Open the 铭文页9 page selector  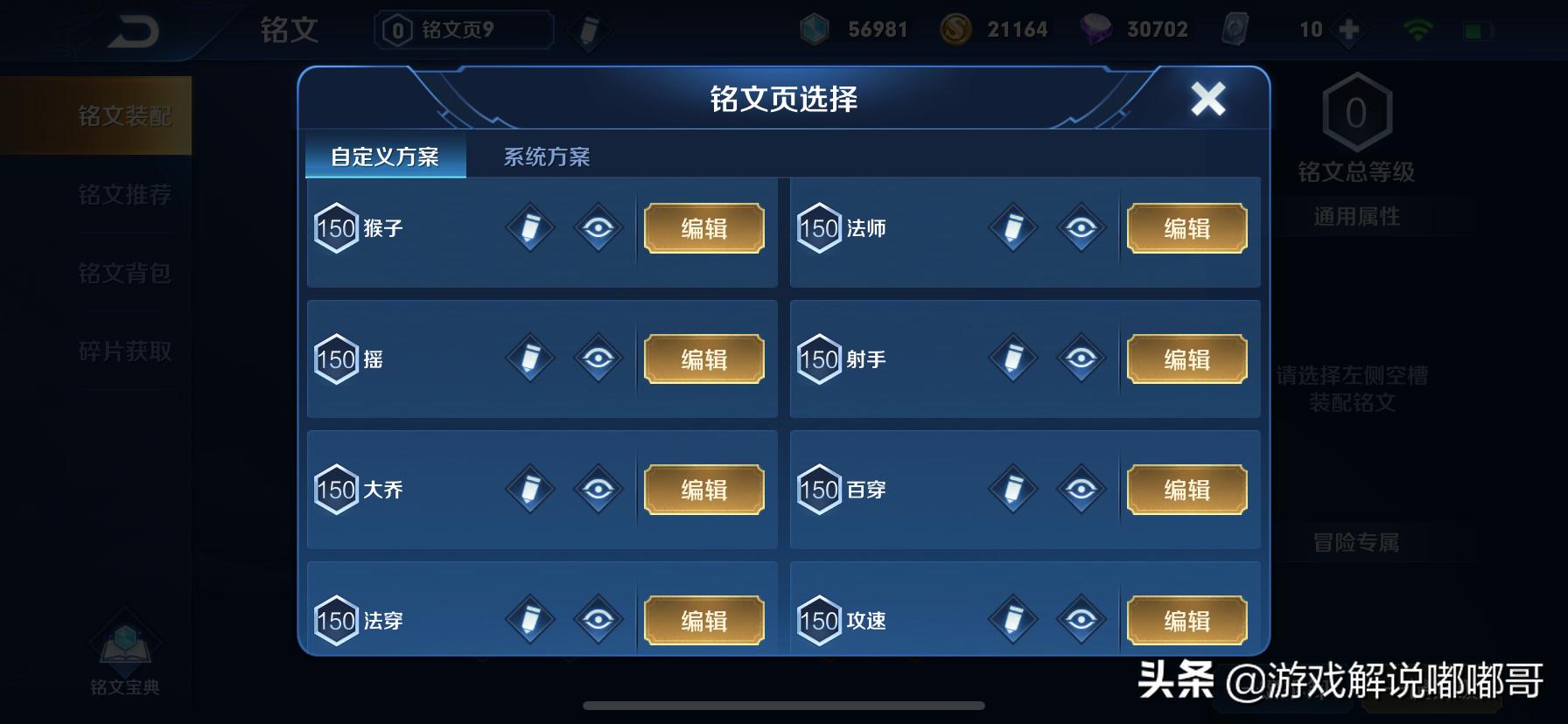pyautogui.click(x=462, y=29)
